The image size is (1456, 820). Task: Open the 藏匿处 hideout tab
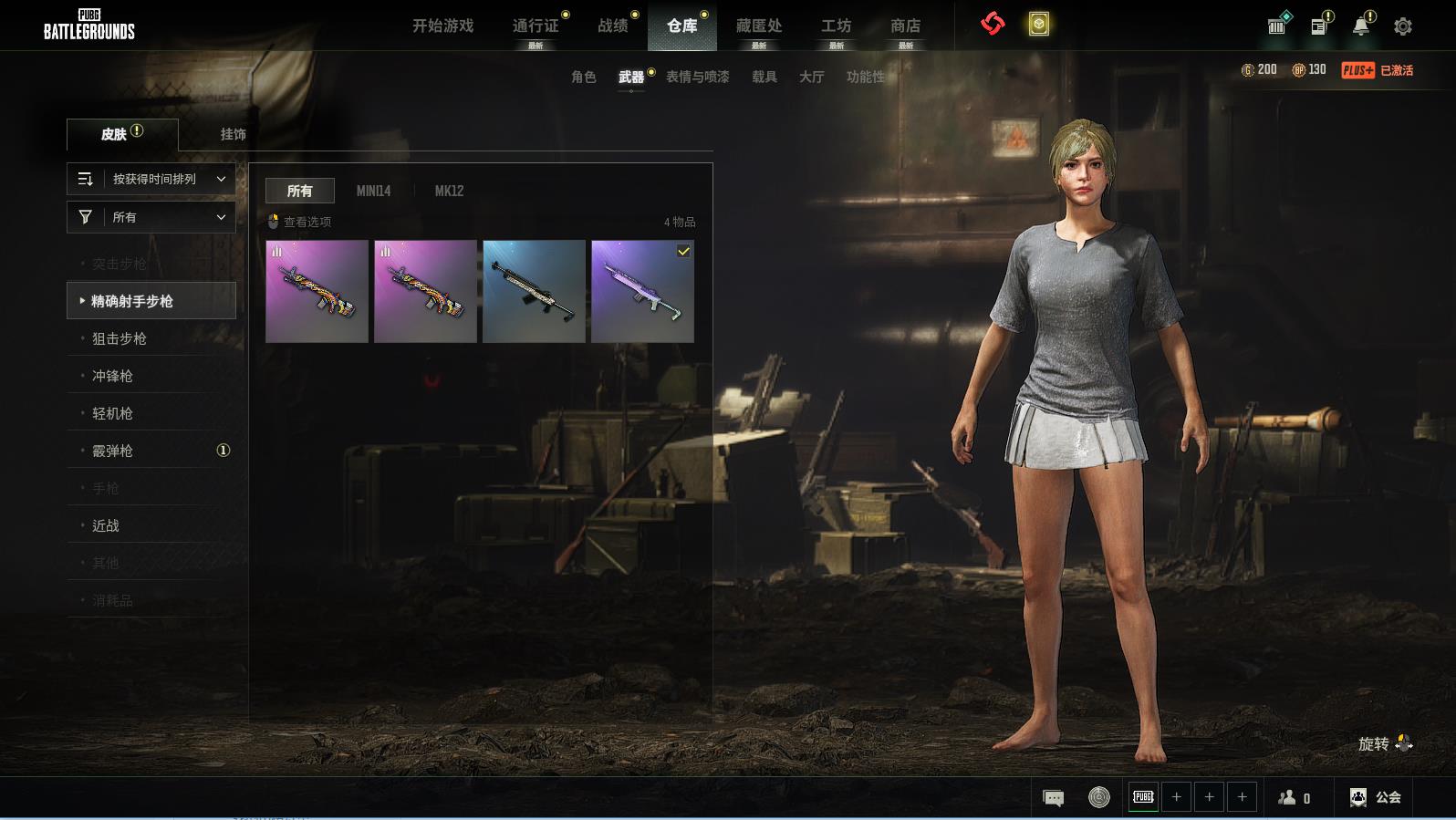759,26
